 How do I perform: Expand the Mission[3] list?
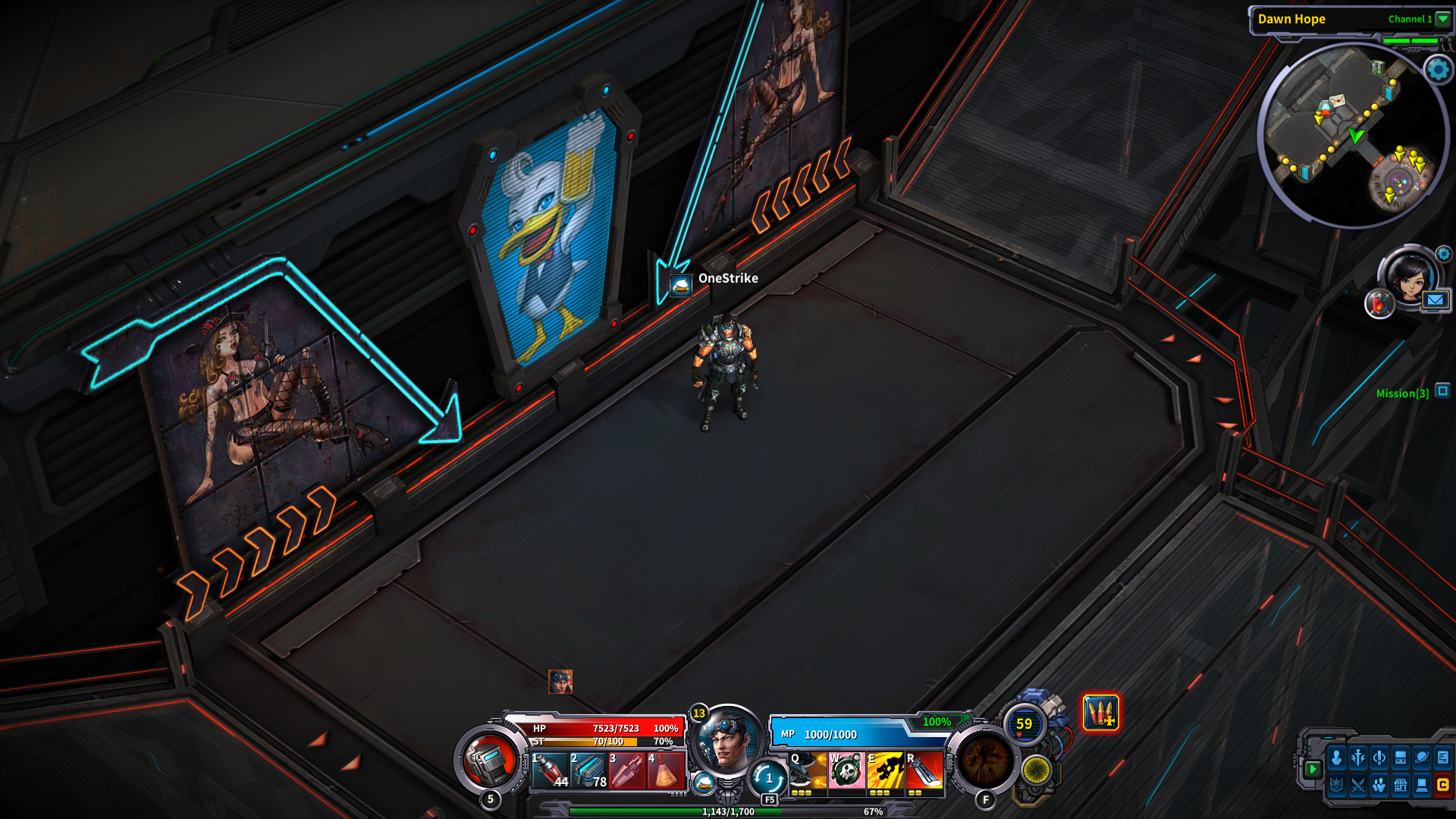click(1403, 394)
